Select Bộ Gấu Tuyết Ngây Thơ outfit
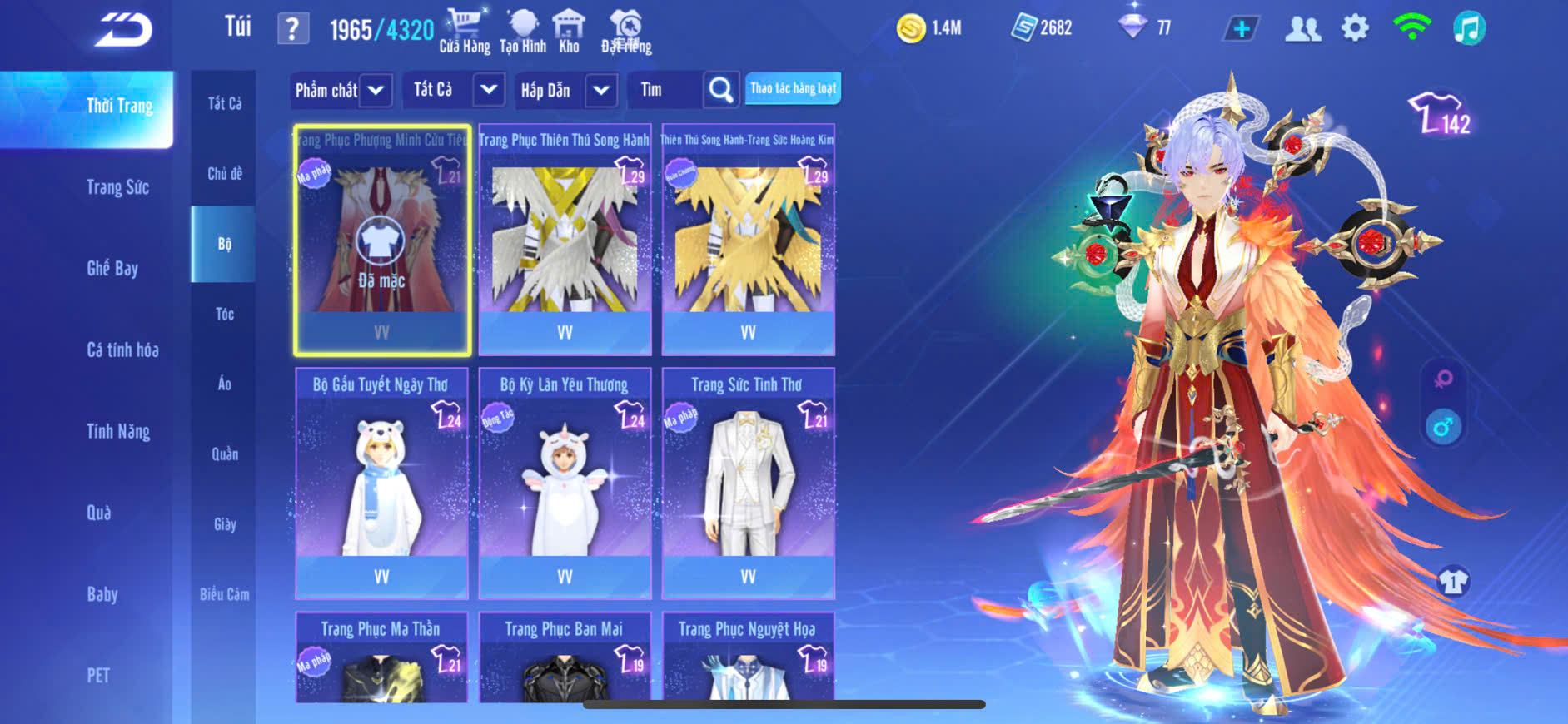Viewport: 1568px width, 724px height. (x=381, y=483)
